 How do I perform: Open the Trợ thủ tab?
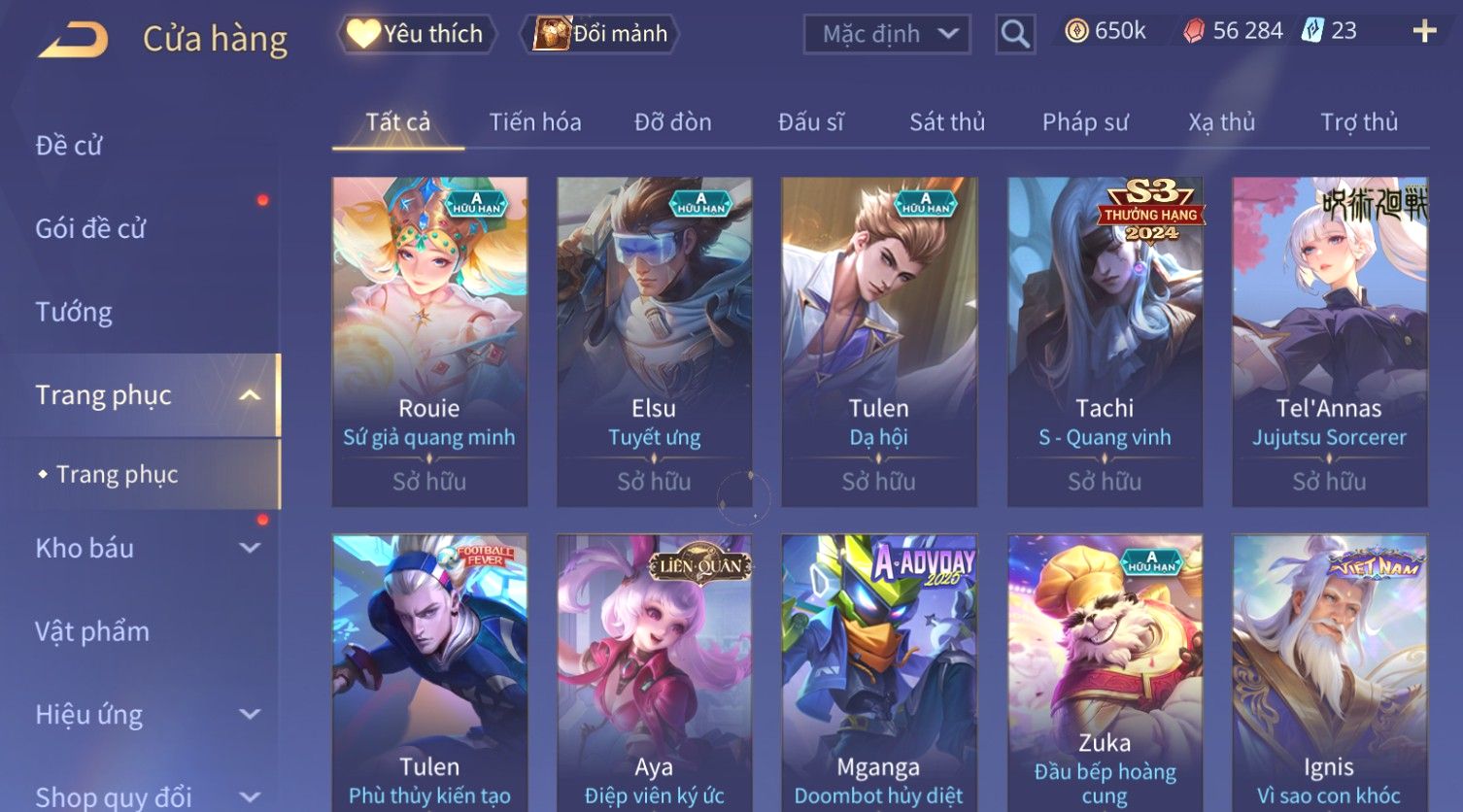pos(1359,122)
